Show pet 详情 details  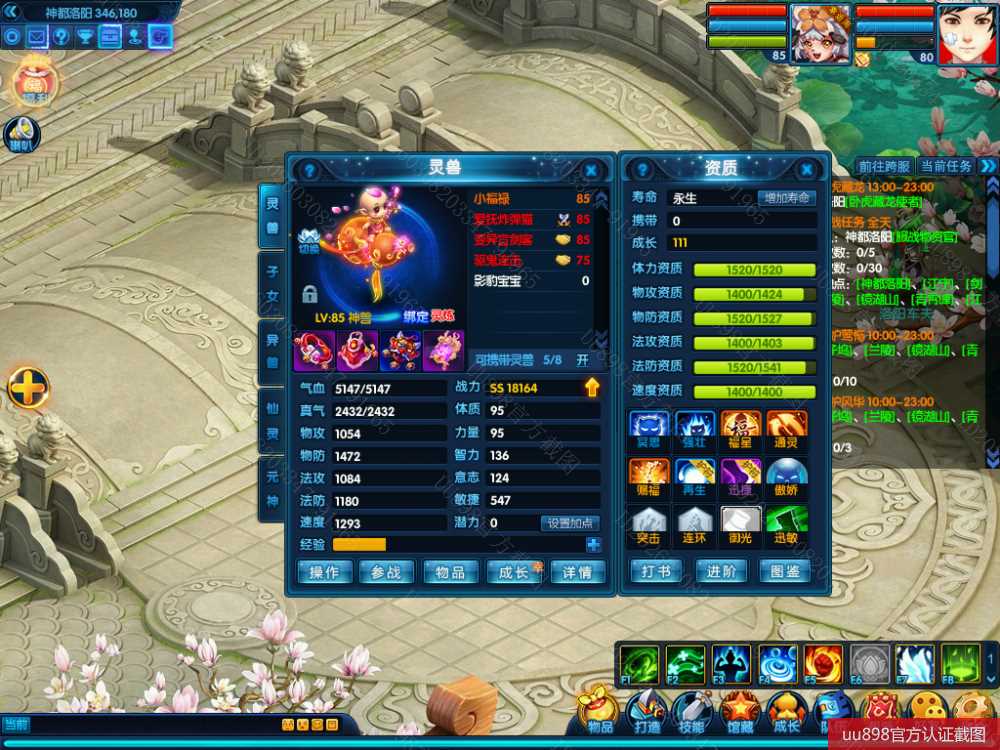pyautogui.click(x=577, y=572)
